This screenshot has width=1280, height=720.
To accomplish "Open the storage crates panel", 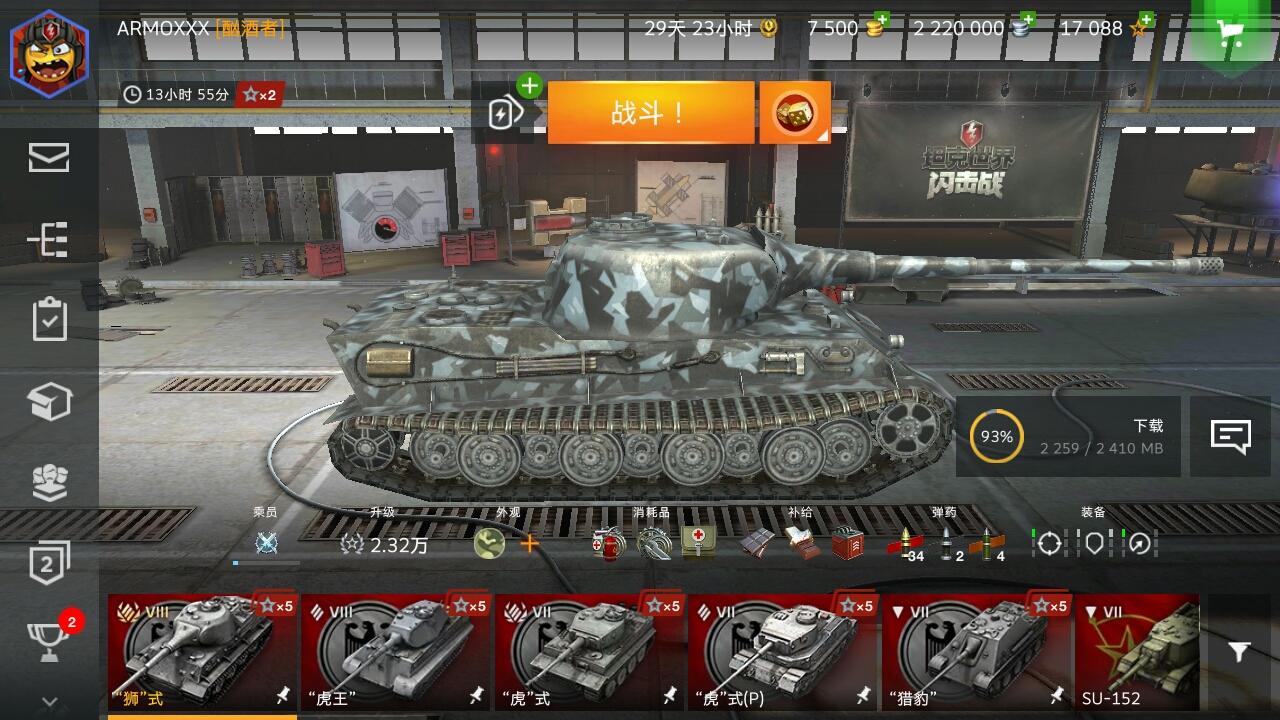I will (50, 400).
